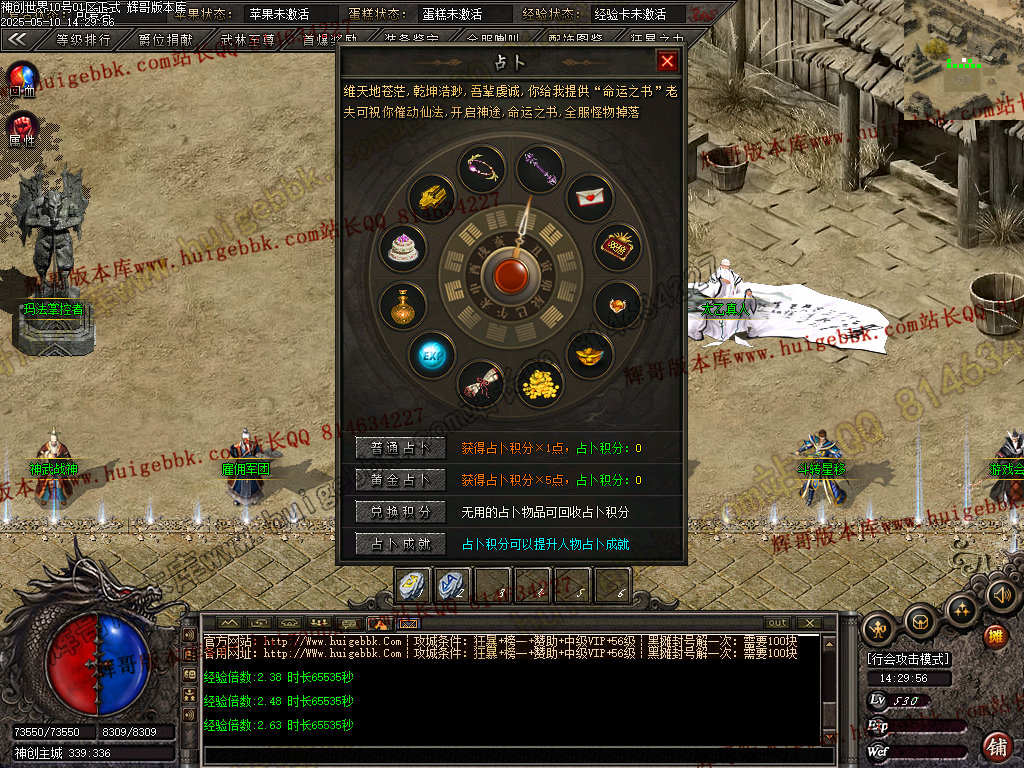The image size is (1024, 768).
Task: Open the 摊 stall button
Action: (x=995, y=636)
